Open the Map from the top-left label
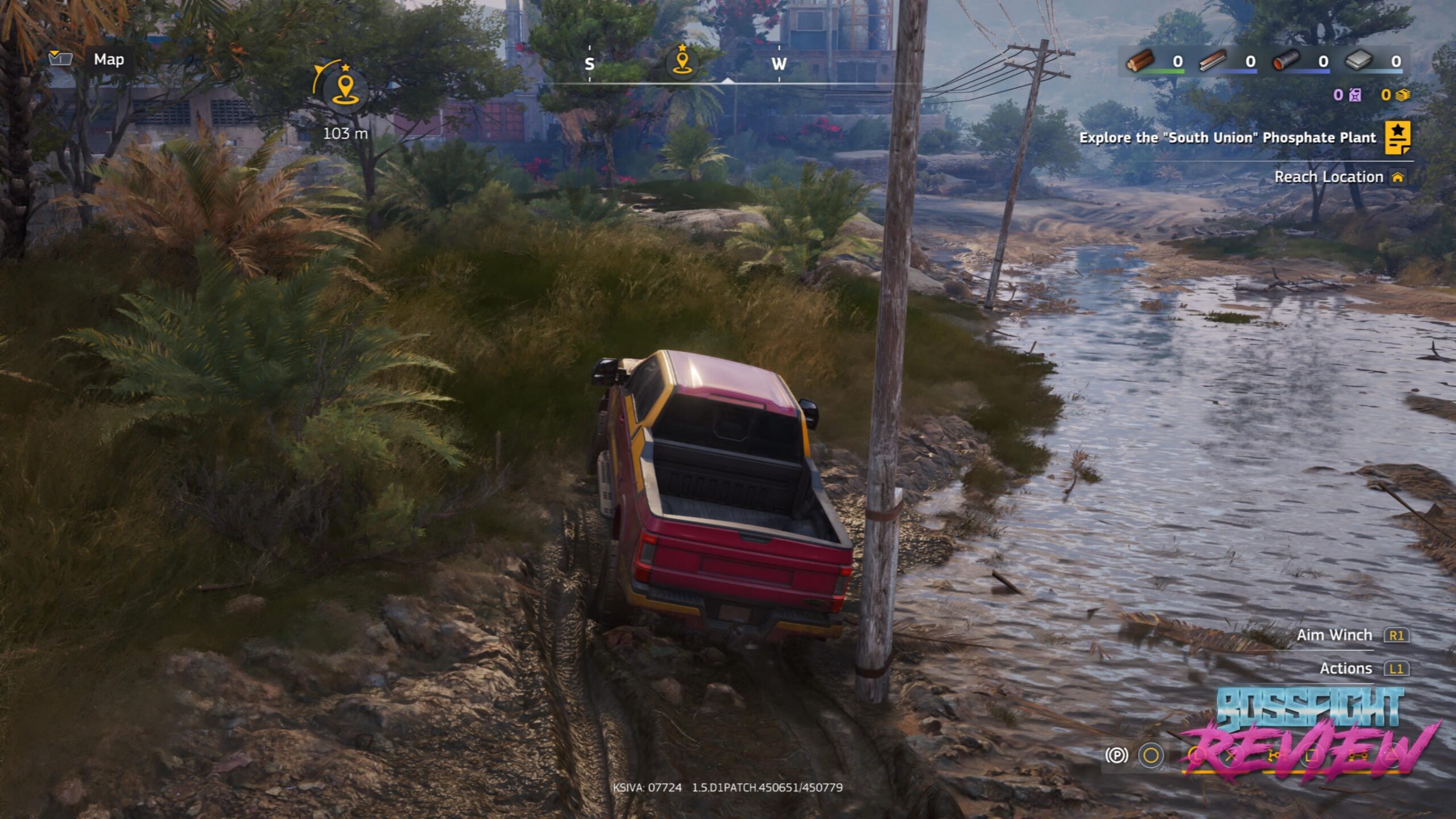Viewport: 1456px width, 819px height. (x=108, y=60)
